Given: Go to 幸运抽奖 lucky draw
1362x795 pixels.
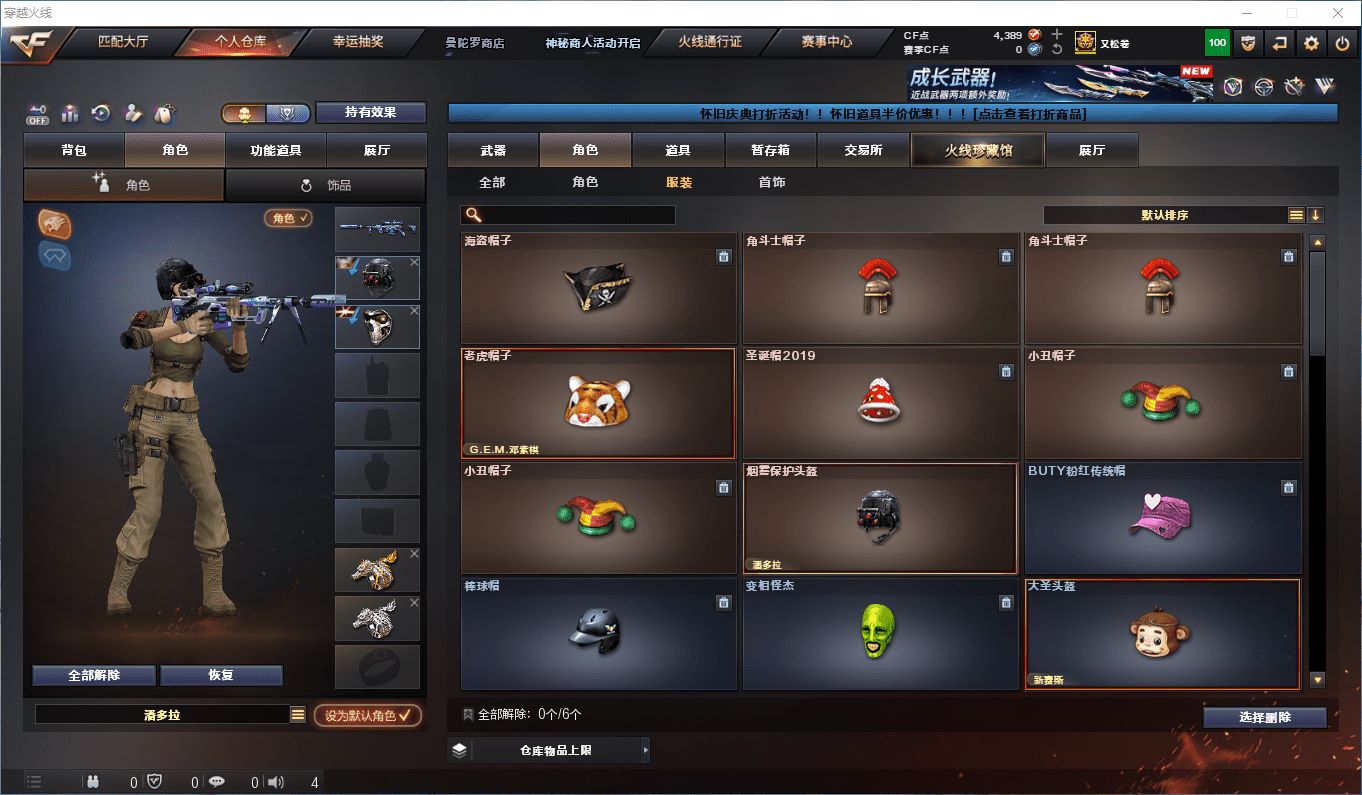Looking at the screenshot, I should [x=358, y=42].
